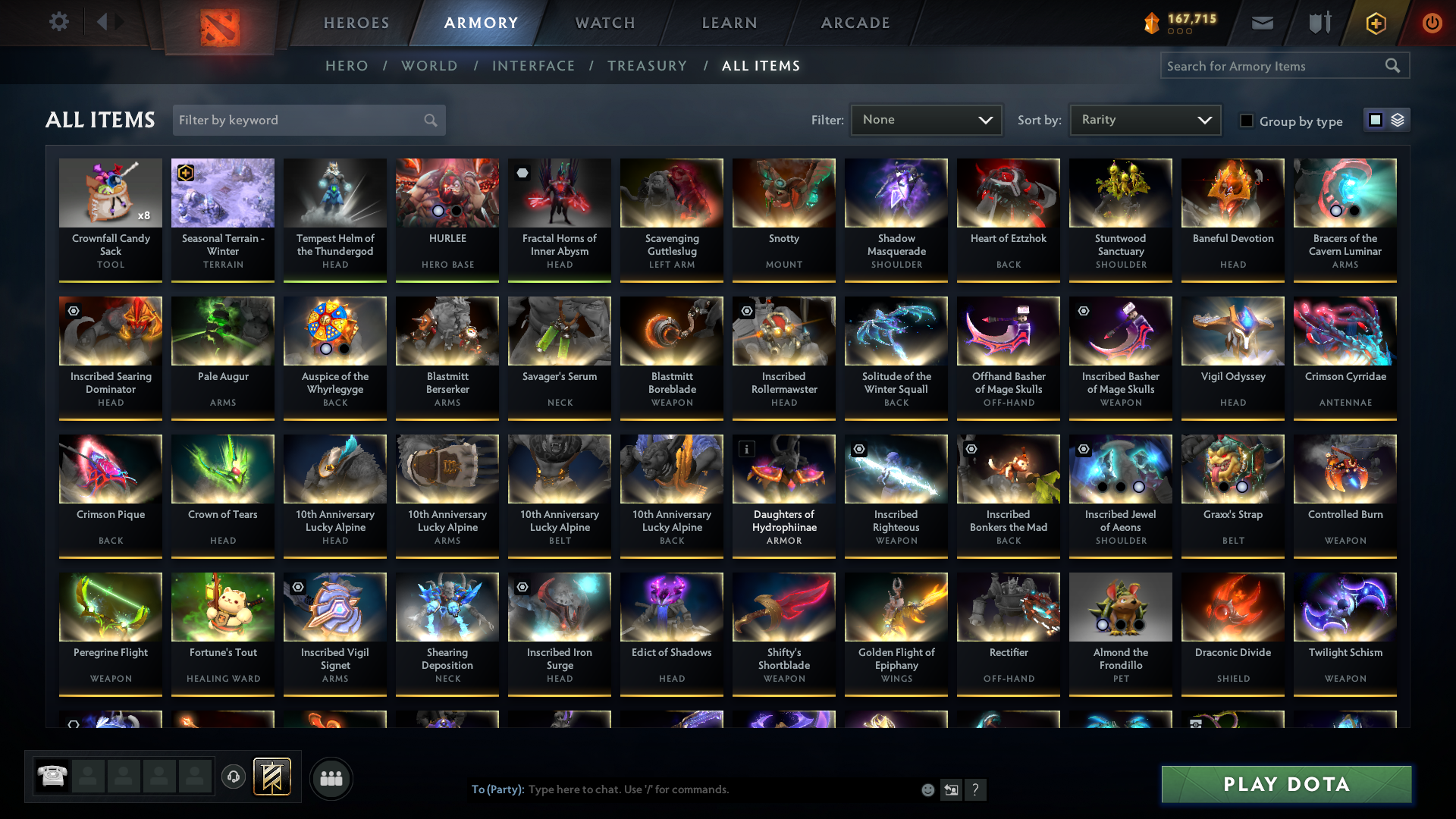
Task: Select the grid view square toggle
Action: [x=1375, y=119]
